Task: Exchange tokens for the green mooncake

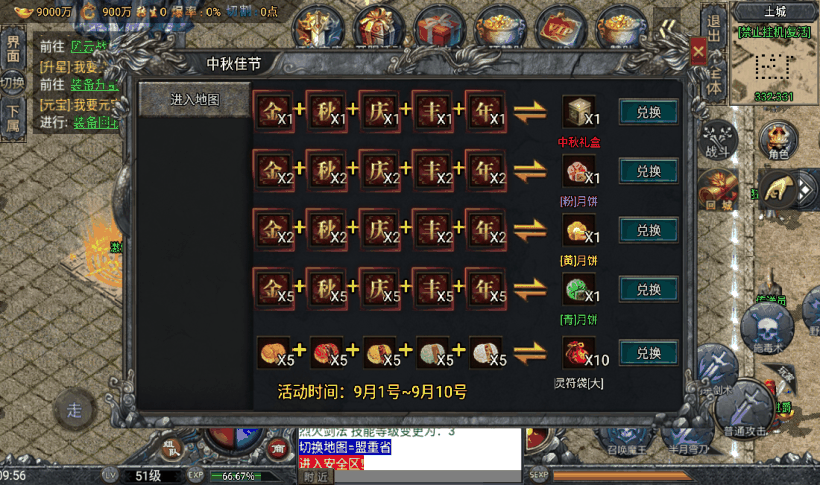Action: click(648, 290)
